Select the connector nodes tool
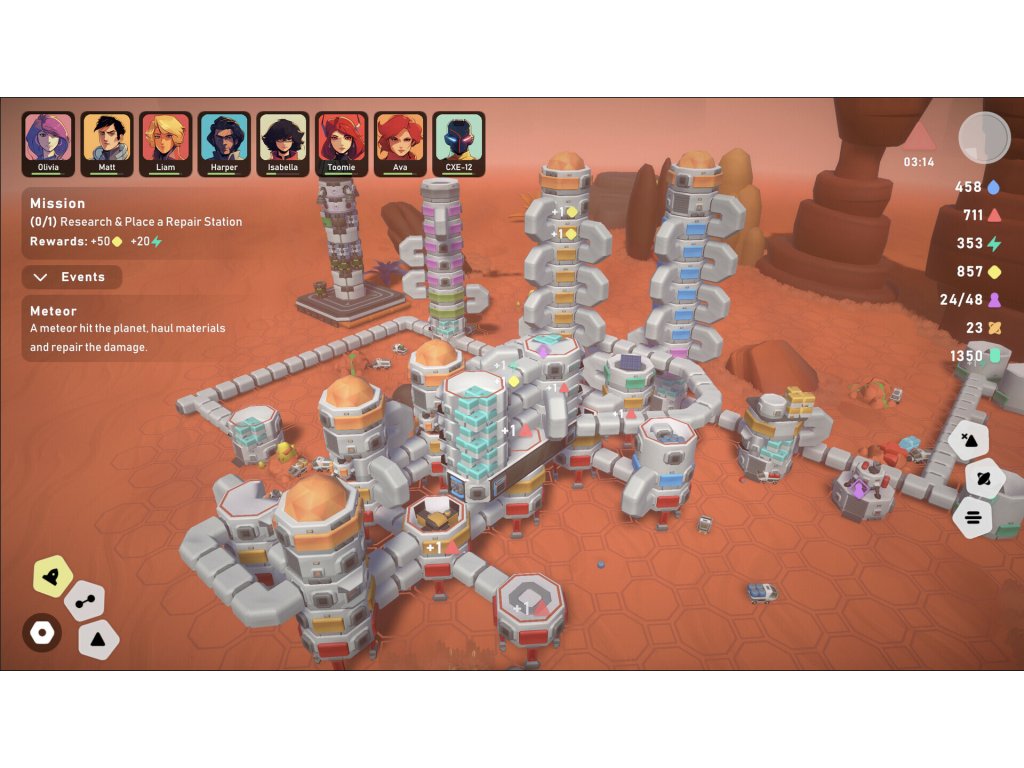 (84, 601)
